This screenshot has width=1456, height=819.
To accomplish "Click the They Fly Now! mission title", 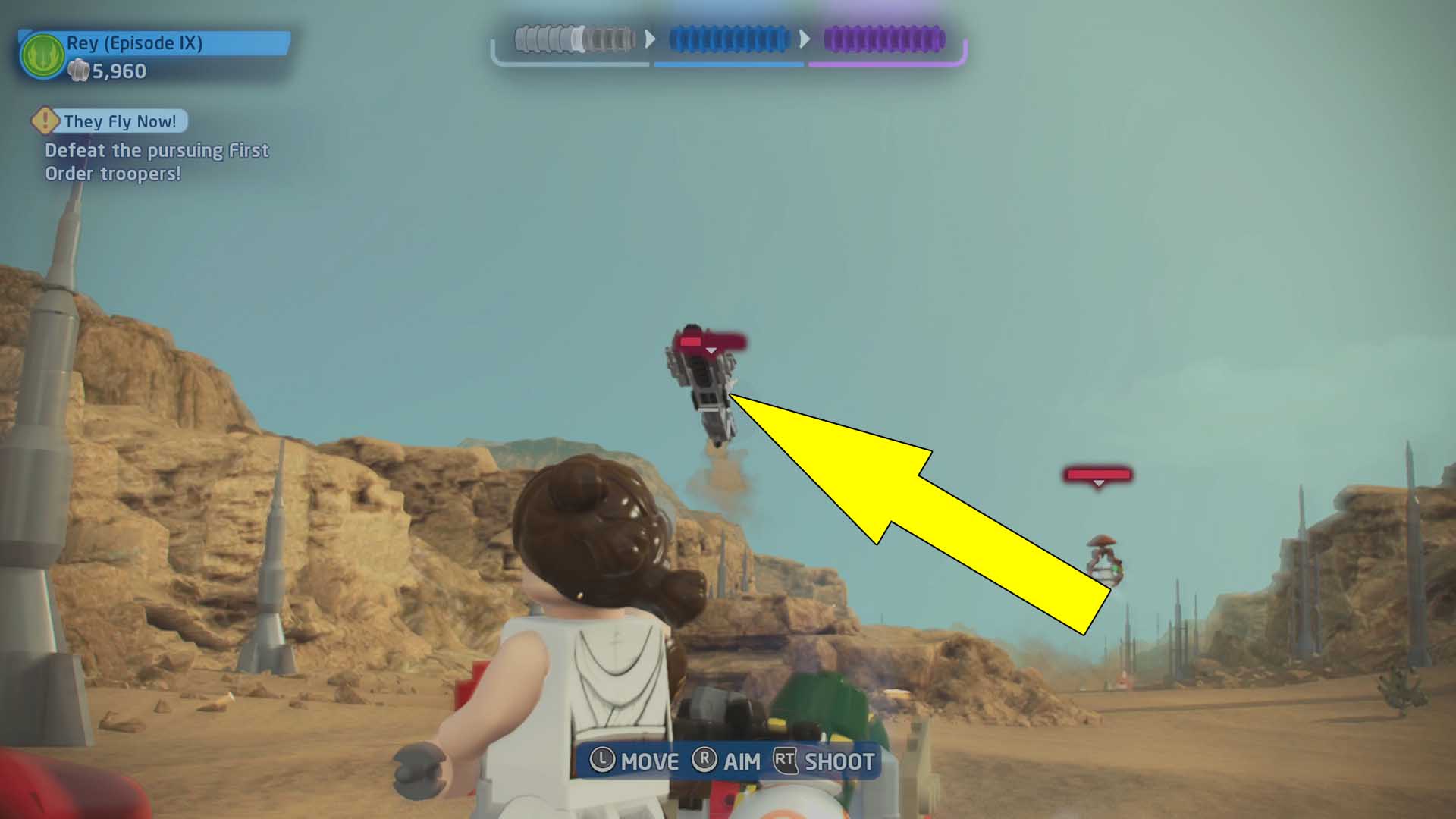I will coord(121,120).
